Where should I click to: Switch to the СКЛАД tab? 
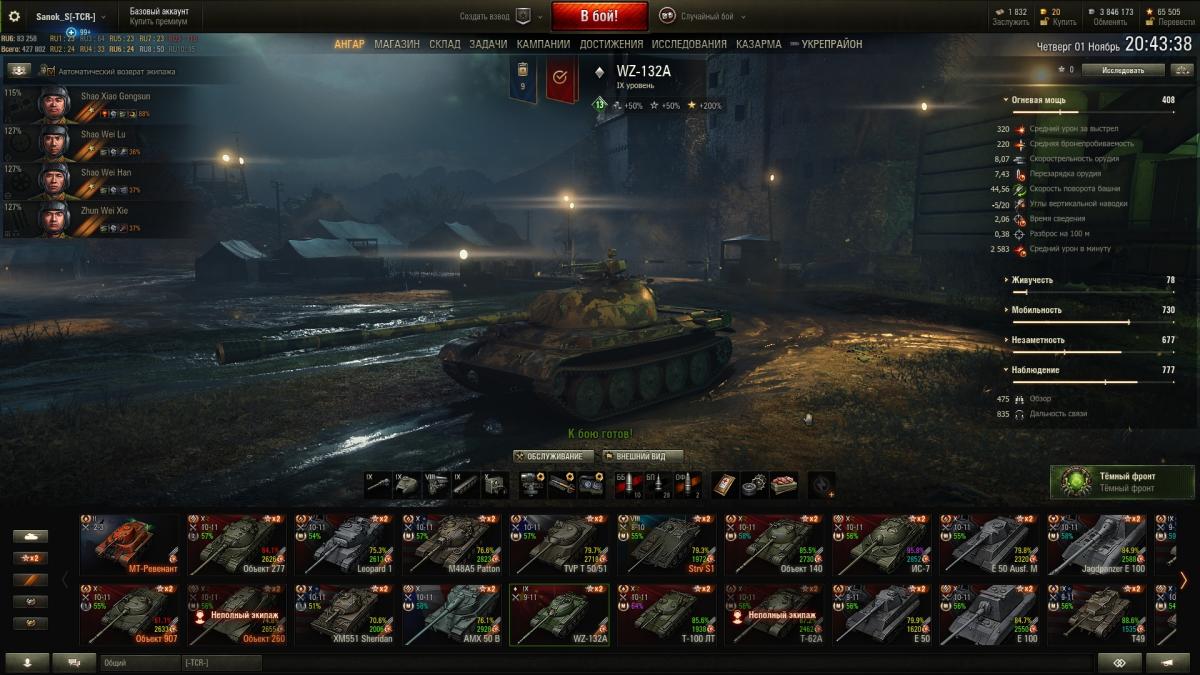tap(445, 44)
